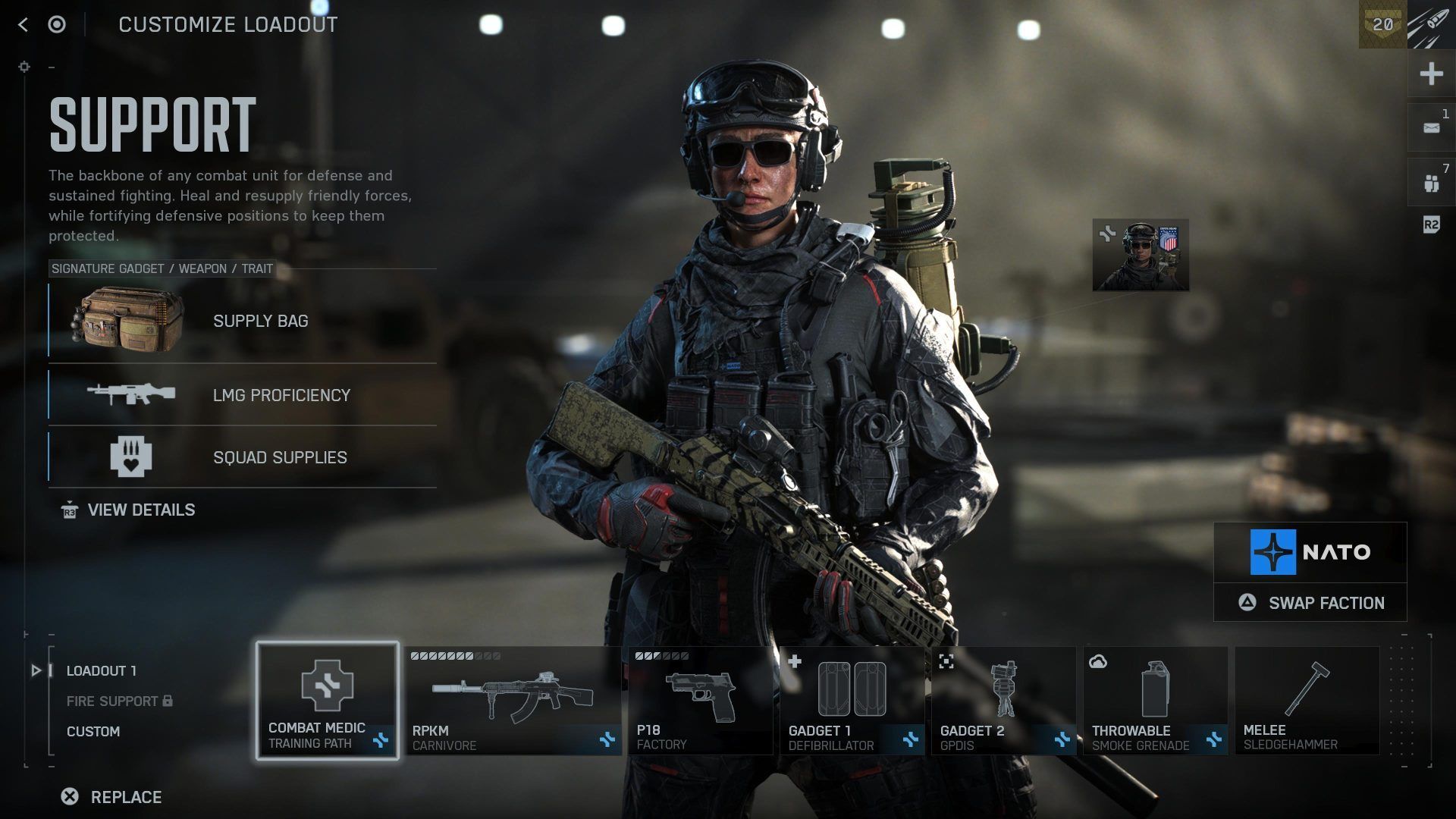
Task: Select the Supply Bag signature gadget
Action: [x=243, y=321]
